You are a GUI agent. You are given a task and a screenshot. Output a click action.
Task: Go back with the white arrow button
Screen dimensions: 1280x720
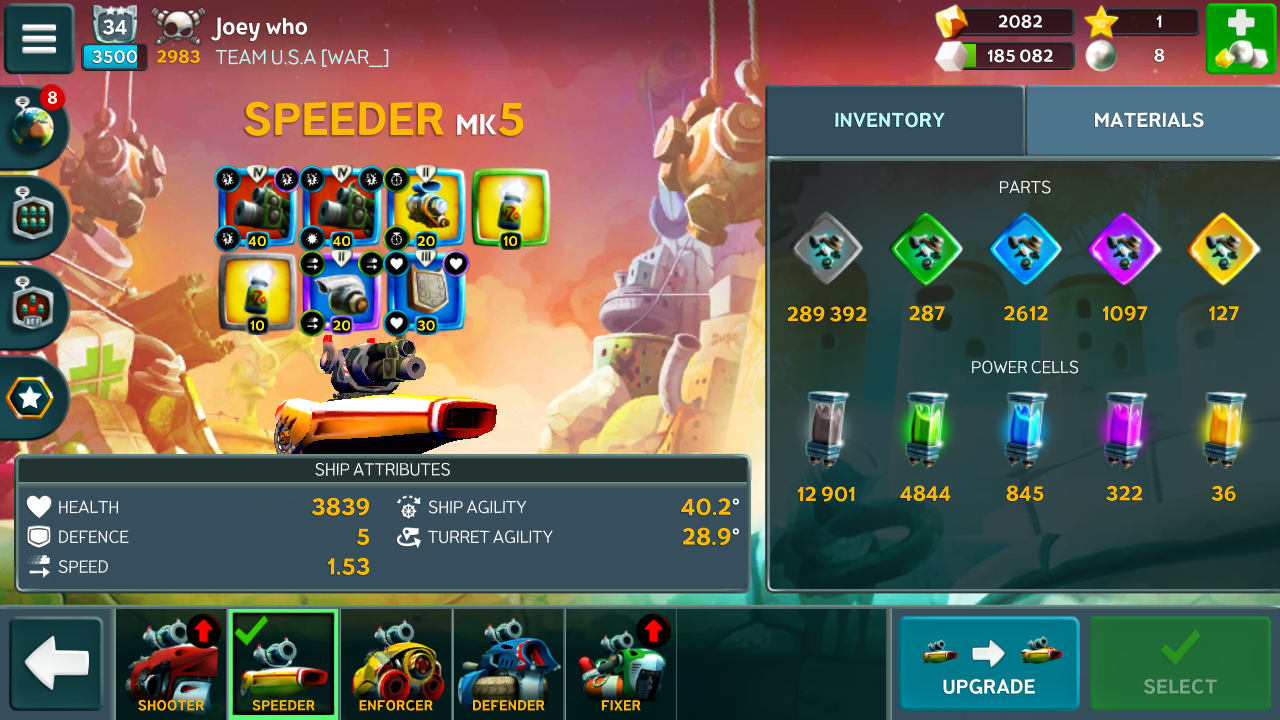click(x=56, y=664)
